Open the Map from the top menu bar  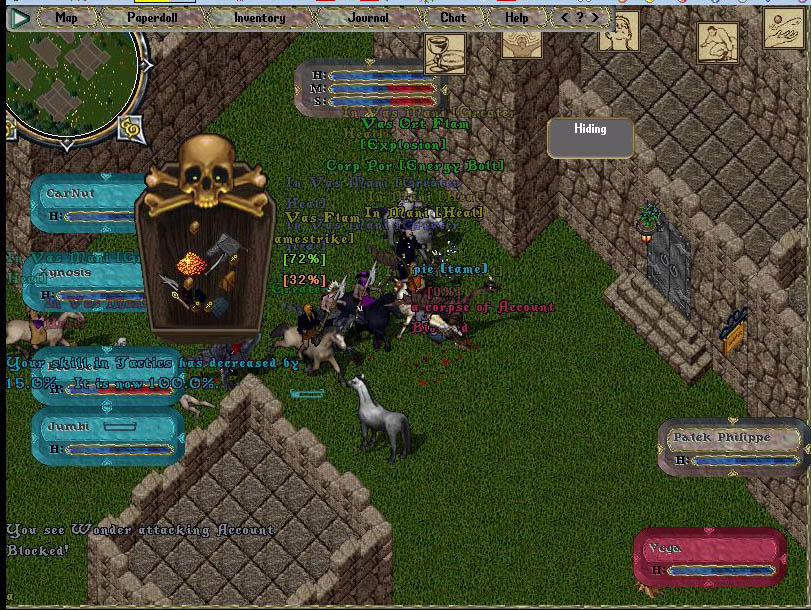(x=66, y=17)
